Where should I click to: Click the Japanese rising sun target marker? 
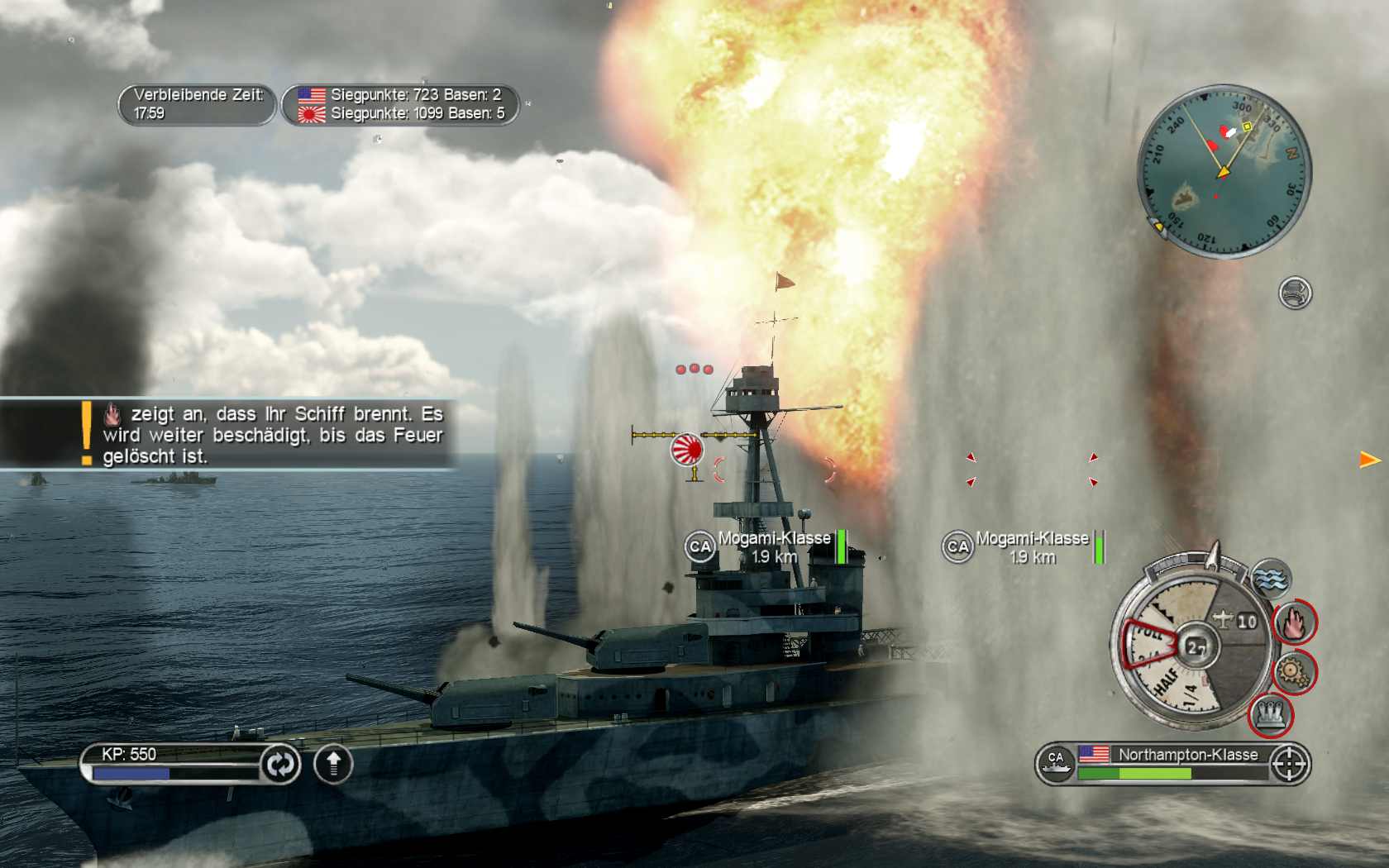pos(686,449)
